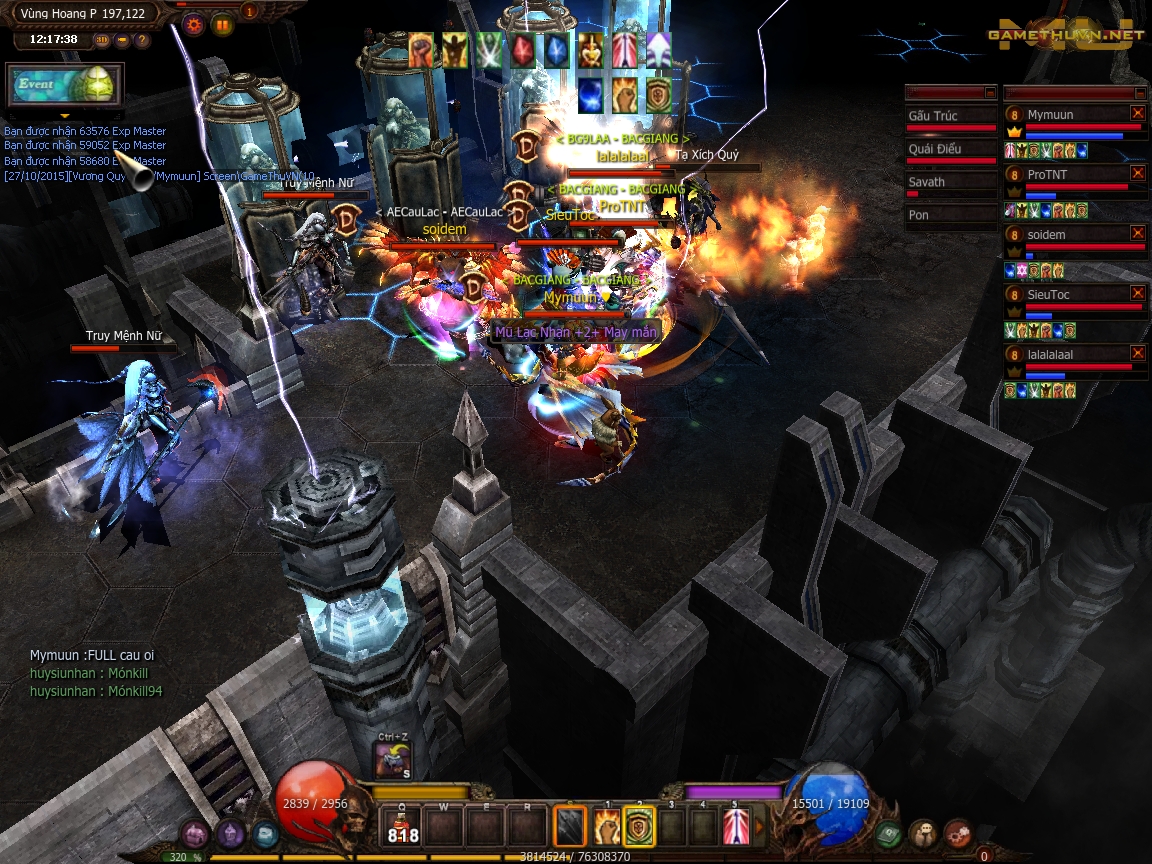Remove ProTNT from the party list
The height and width of the screenshot is (864, 1152).
(1137, 173)
